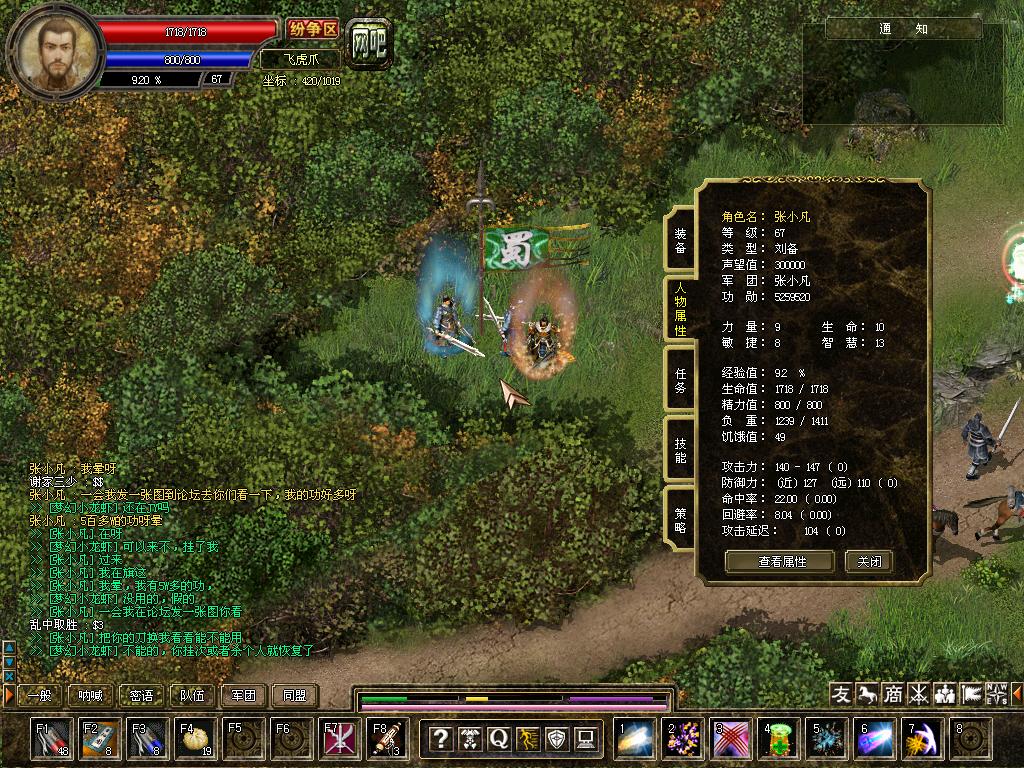Close the character attributes panel
The width and height of the screenshot is (1024, 768).
pyautogui.click(x=868, y=561)
